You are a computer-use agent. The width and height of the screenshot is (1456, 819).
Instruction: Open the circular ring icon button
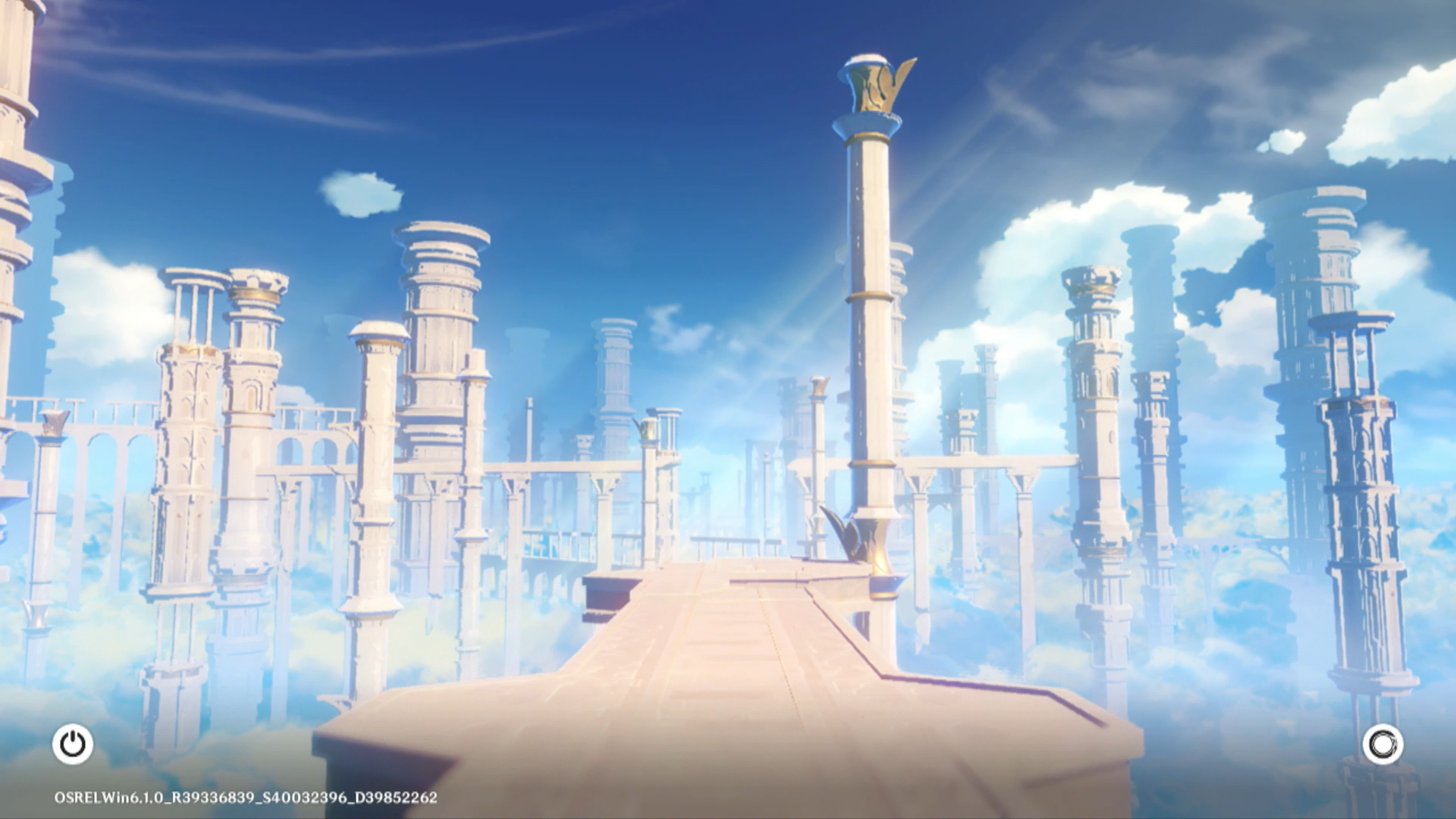pos(1382,744)
